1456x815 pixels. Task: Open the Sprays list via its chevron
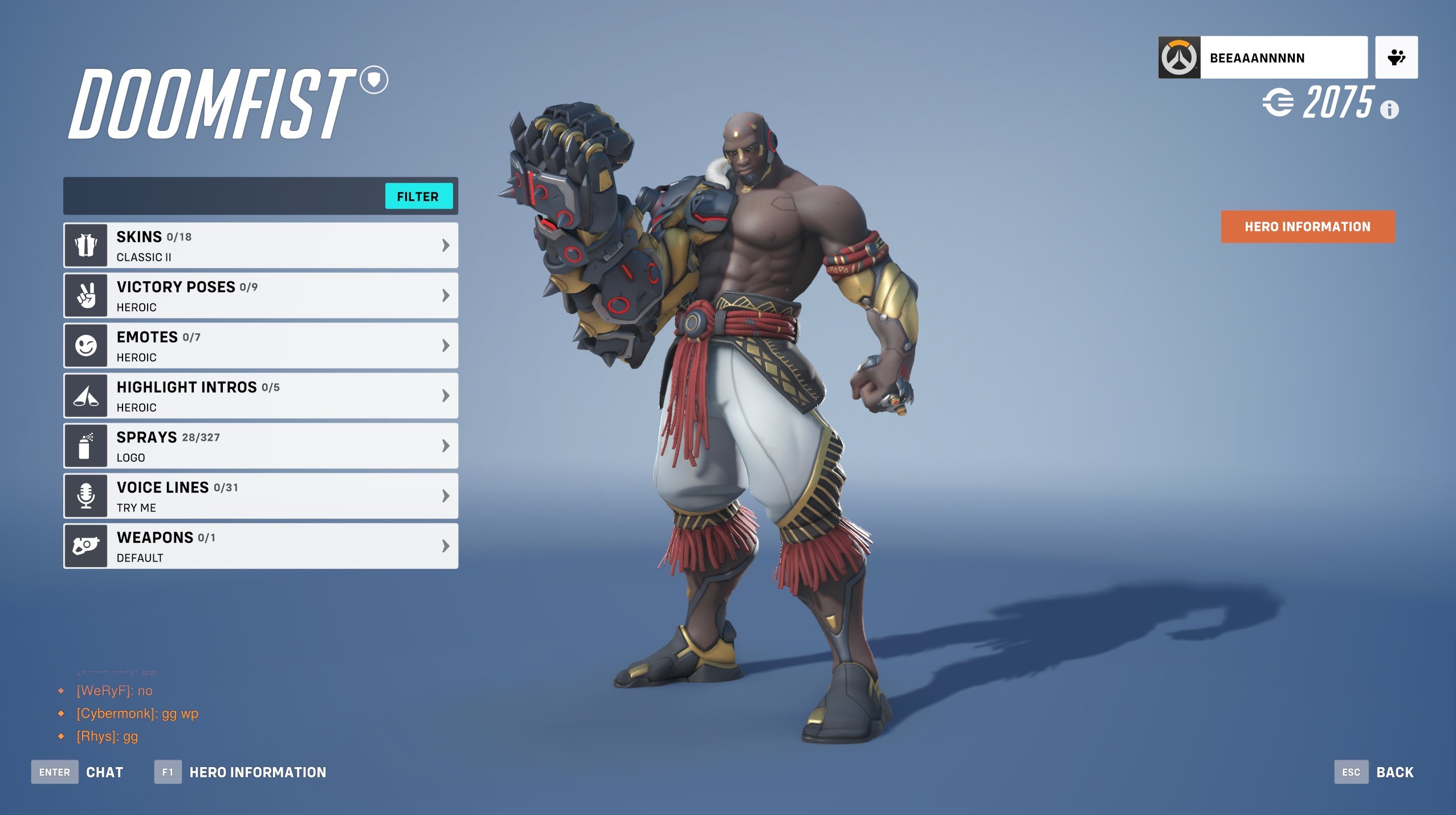click(x=446, y=445)
